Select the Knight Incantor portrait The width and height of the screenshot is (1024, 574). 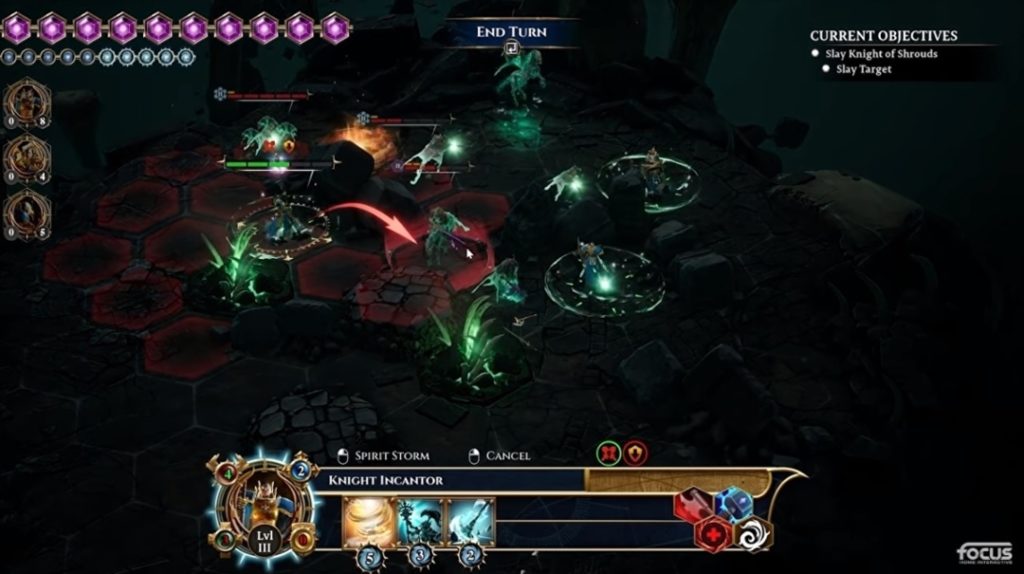[x=262, y=505]
